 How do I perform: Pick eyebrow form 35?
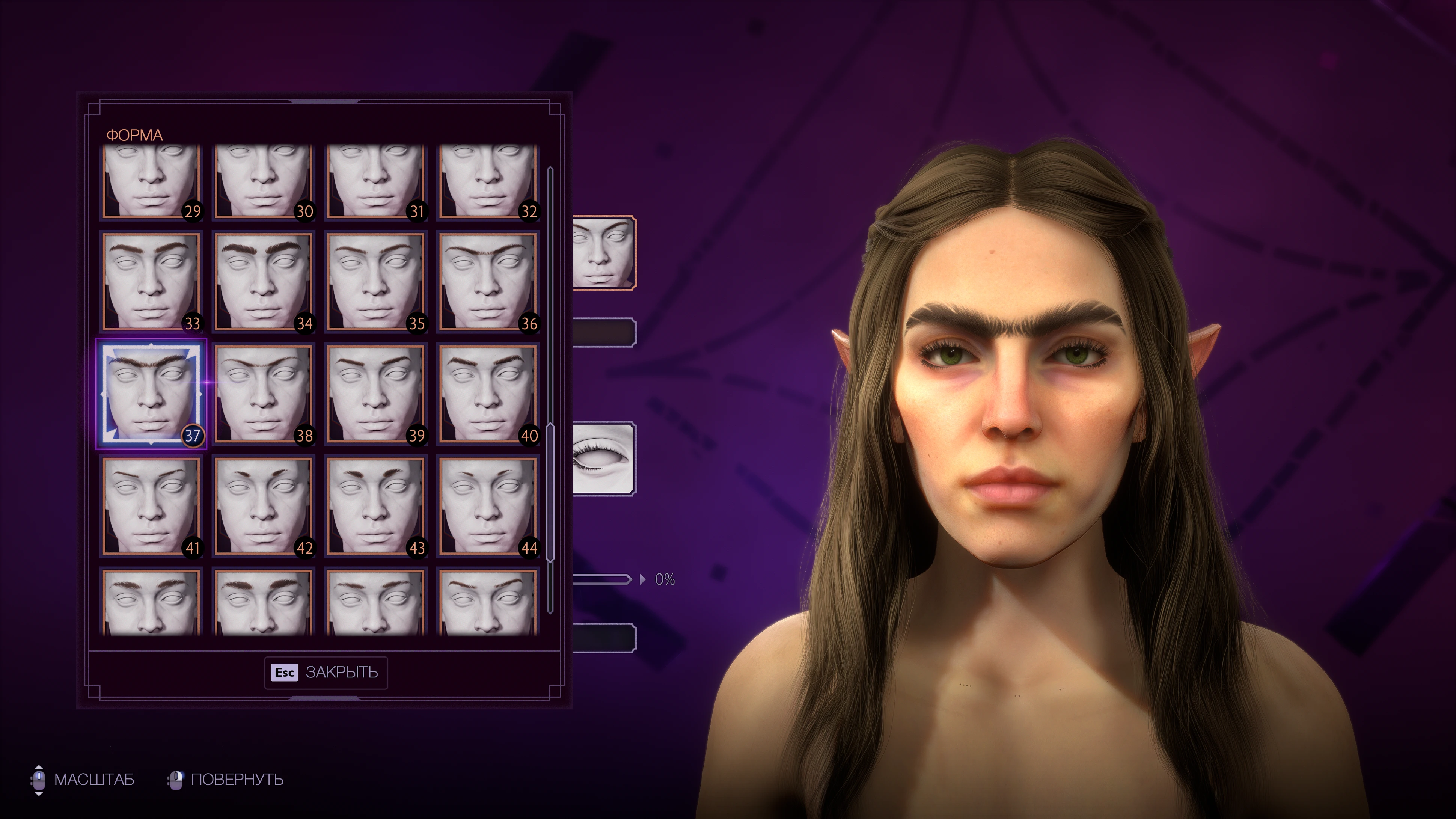[x=375, y=282]
